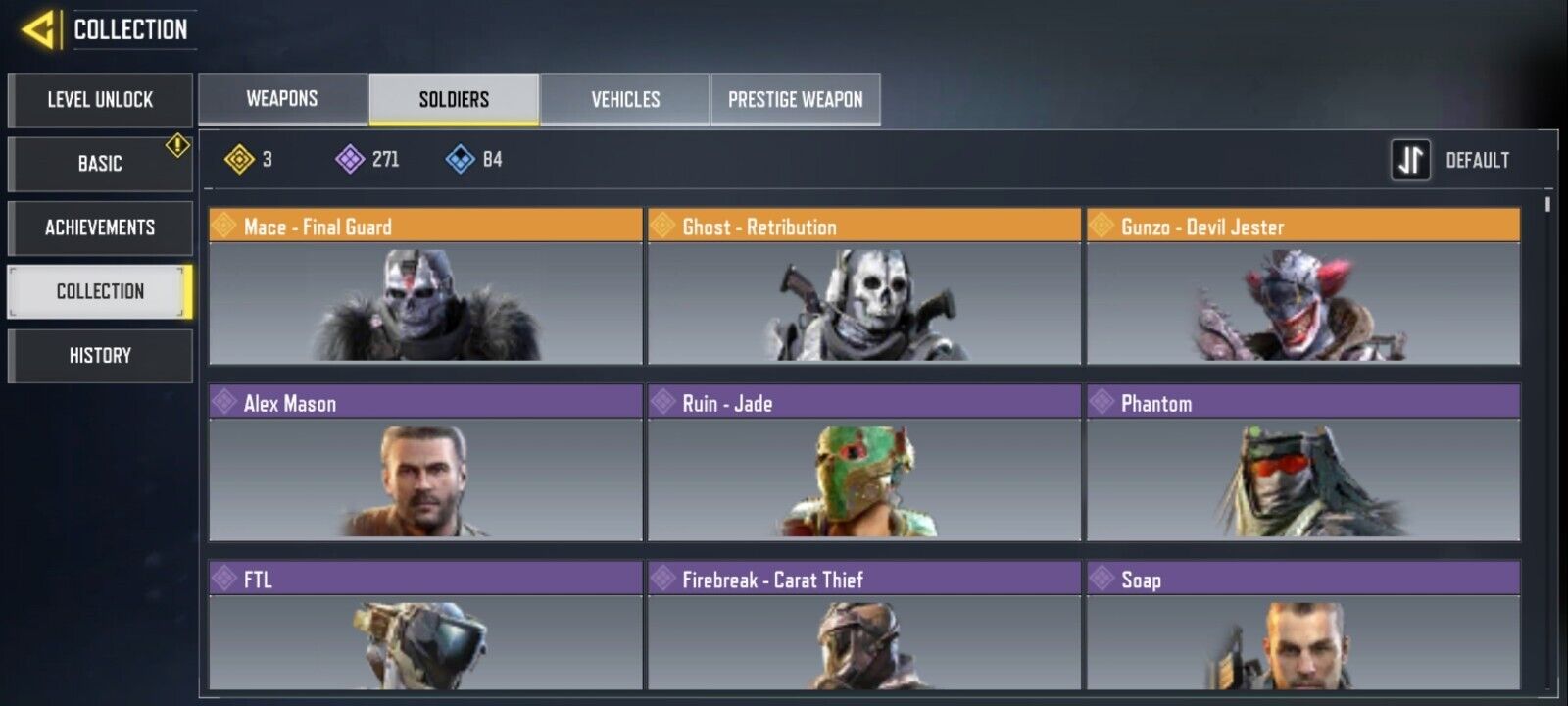Switch to the Weapons tab
Viewport: 1568px width, 706px height.
tap(282, 99)
